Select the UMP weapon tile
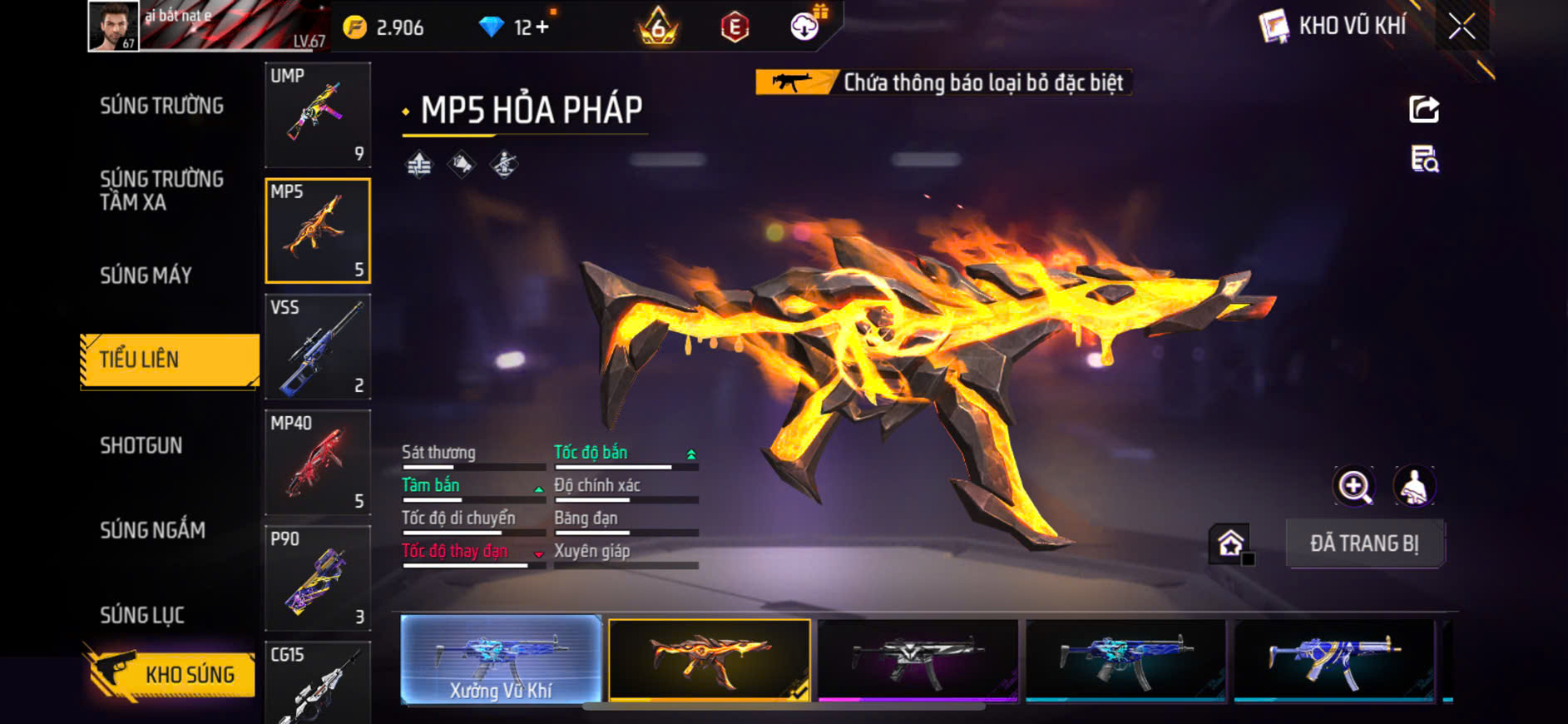The width and height of the screenshot is (1568, 724). [x=317, y=115]
